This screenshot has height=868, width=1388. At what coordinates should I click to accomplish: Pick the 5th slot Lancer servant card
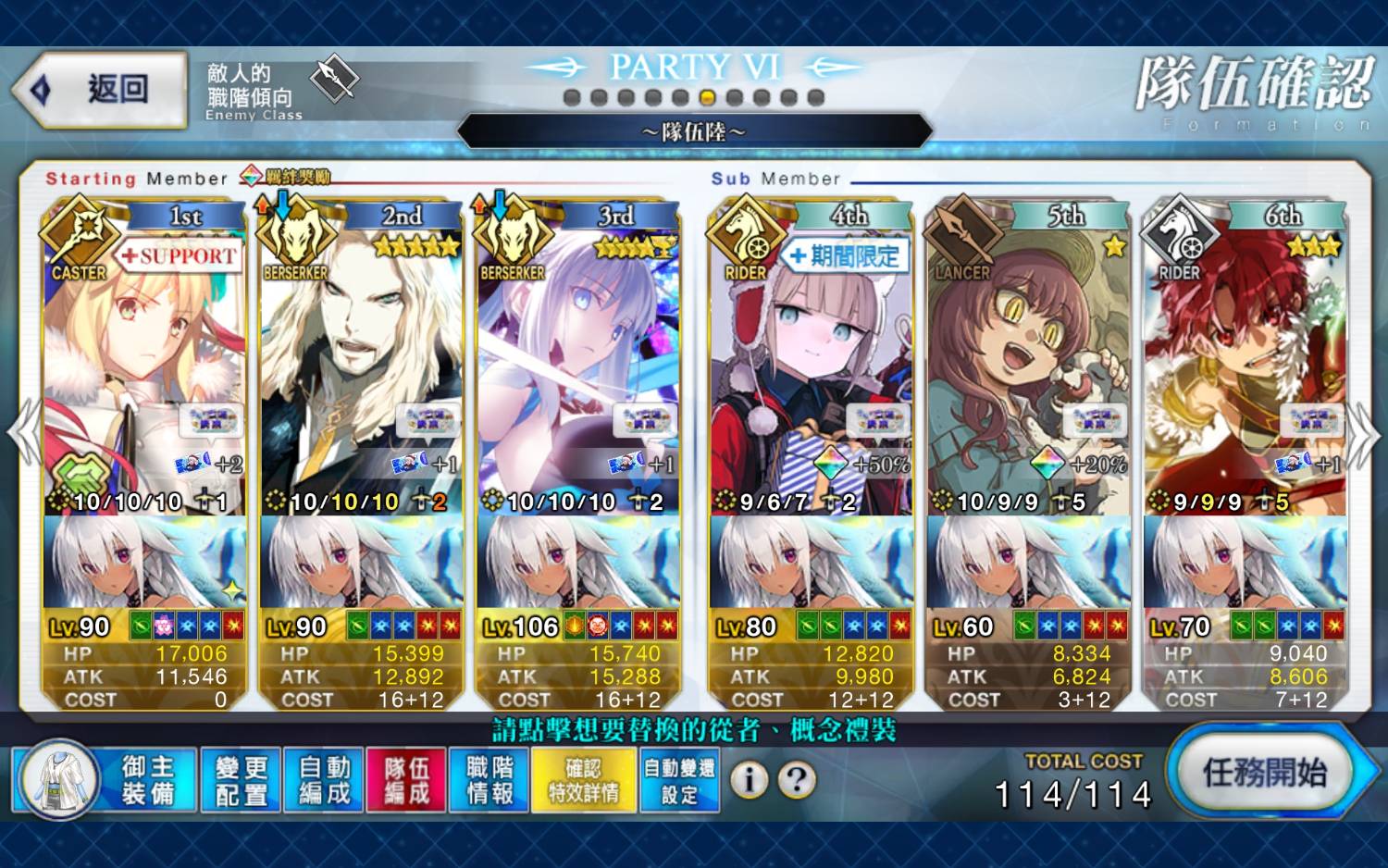(x=1027, y=370)
